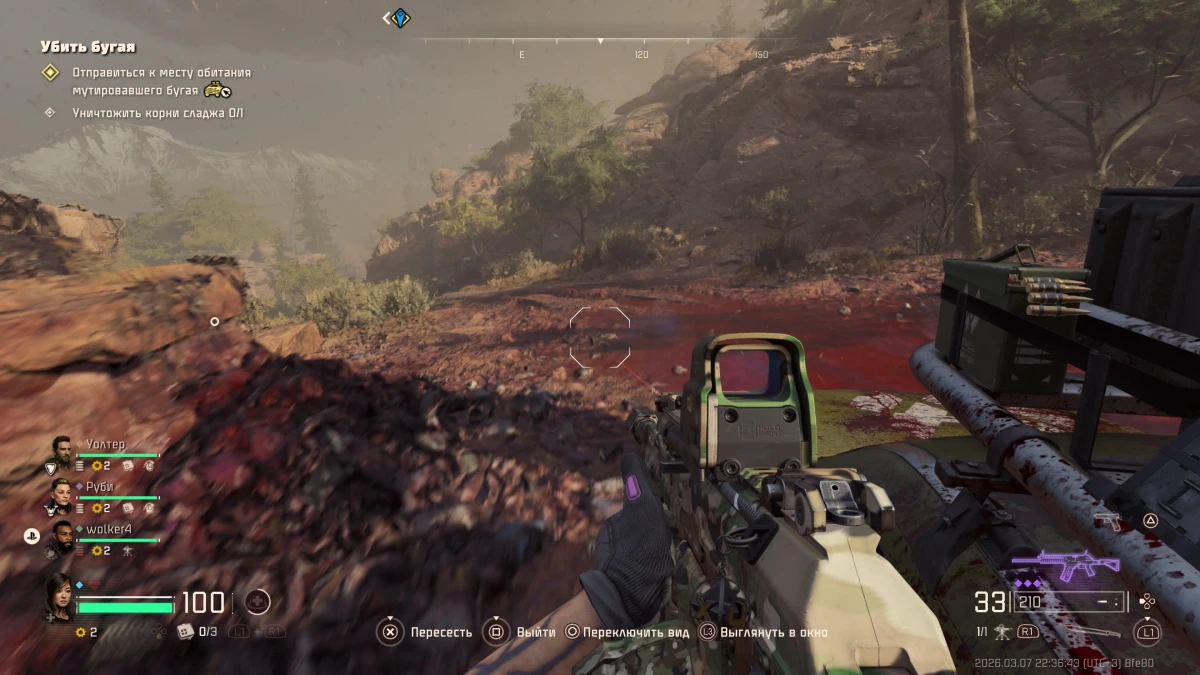Select the card deck icon showing 0/3
This screenshot has height=675, width=1200.
coord(185,632)
